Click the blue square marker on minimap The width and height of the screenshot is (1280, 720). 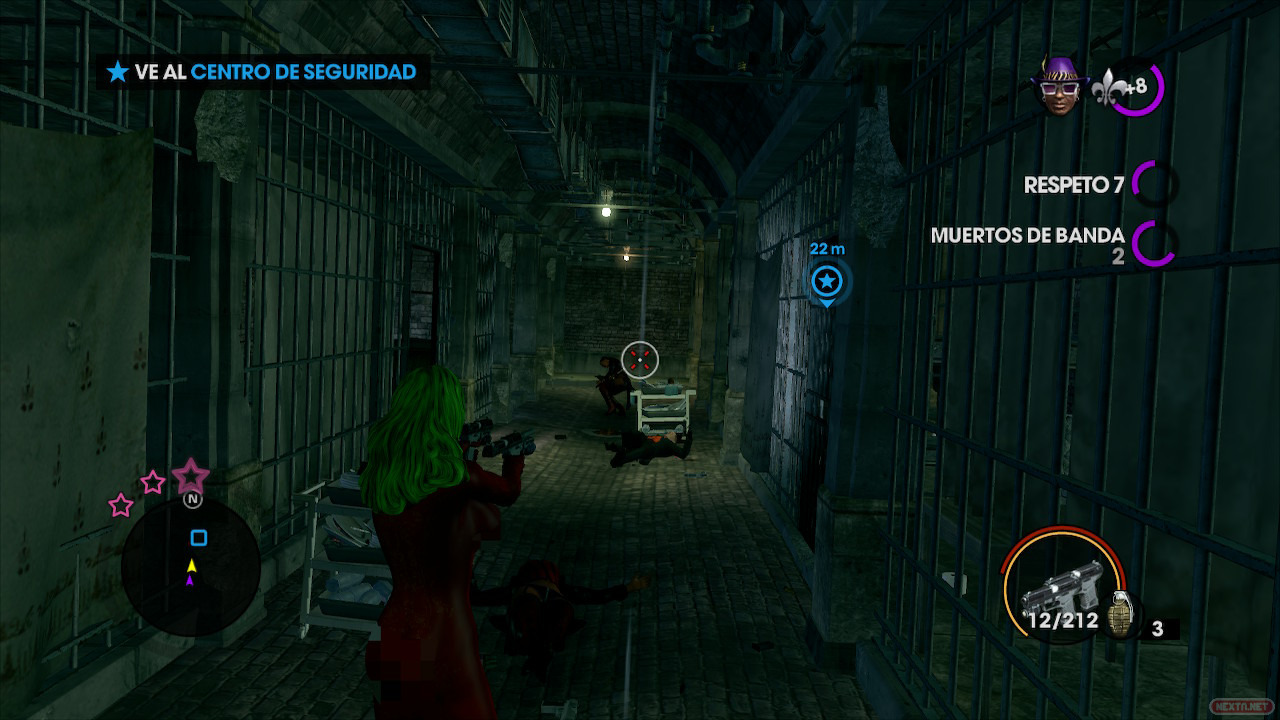(x=199, y=539)
